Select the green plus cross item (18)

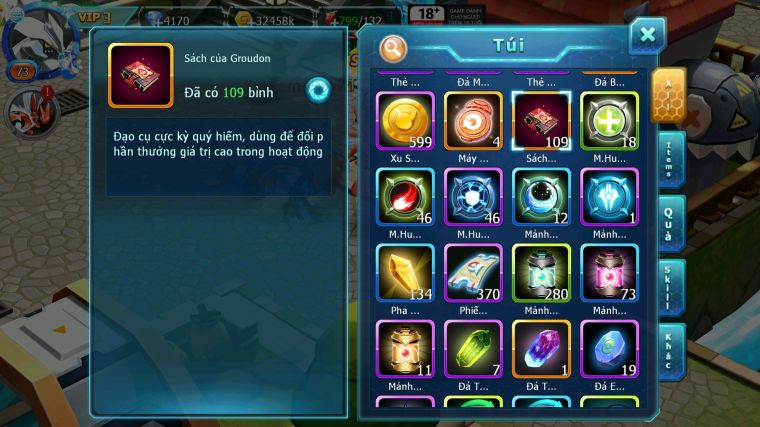point(609,121)
